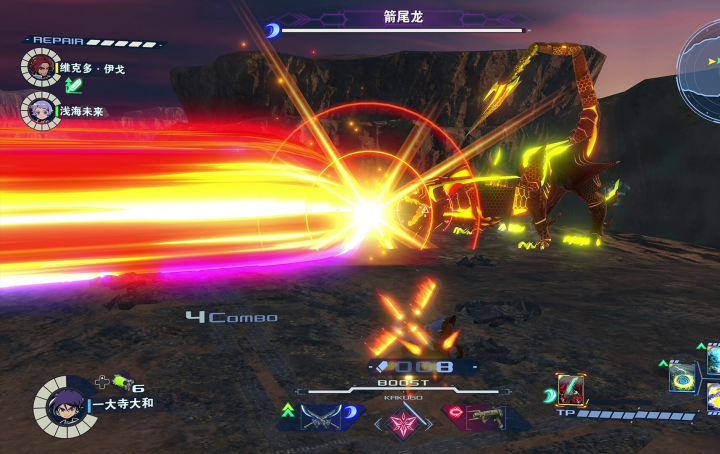
Task: Select party member 浅海未来 portrait
Action: coord(40,109)
